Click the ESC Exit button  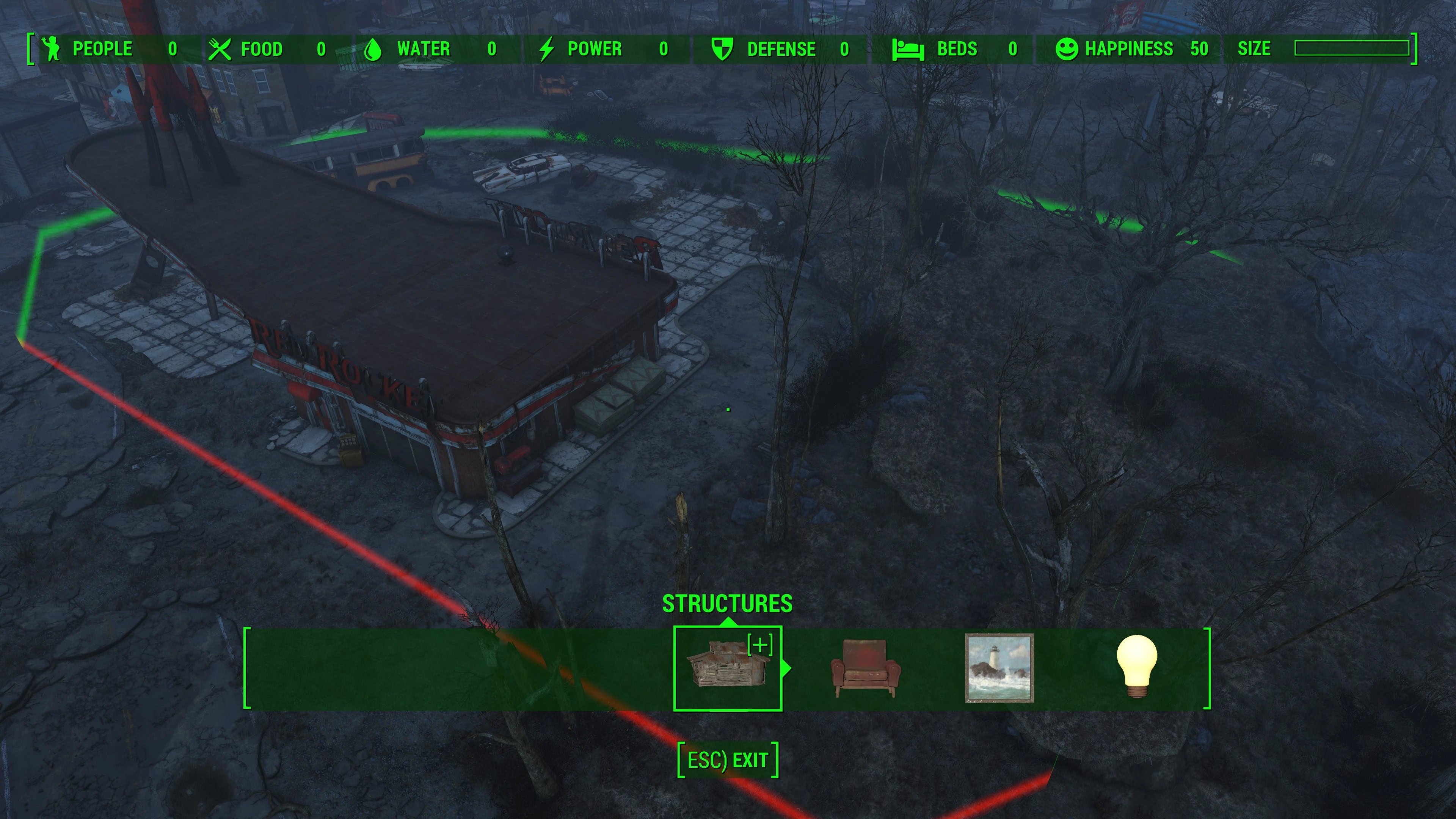pos(728,760)
